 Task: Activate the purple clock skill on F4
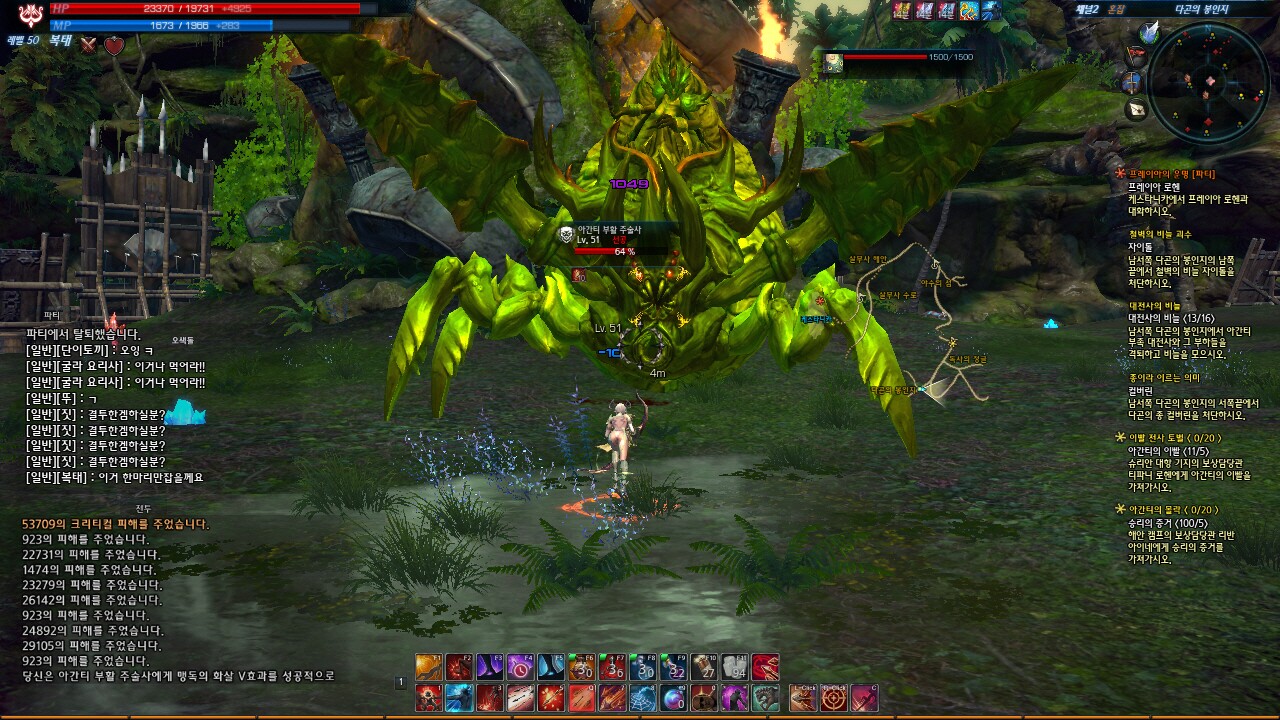click(520, 667)
